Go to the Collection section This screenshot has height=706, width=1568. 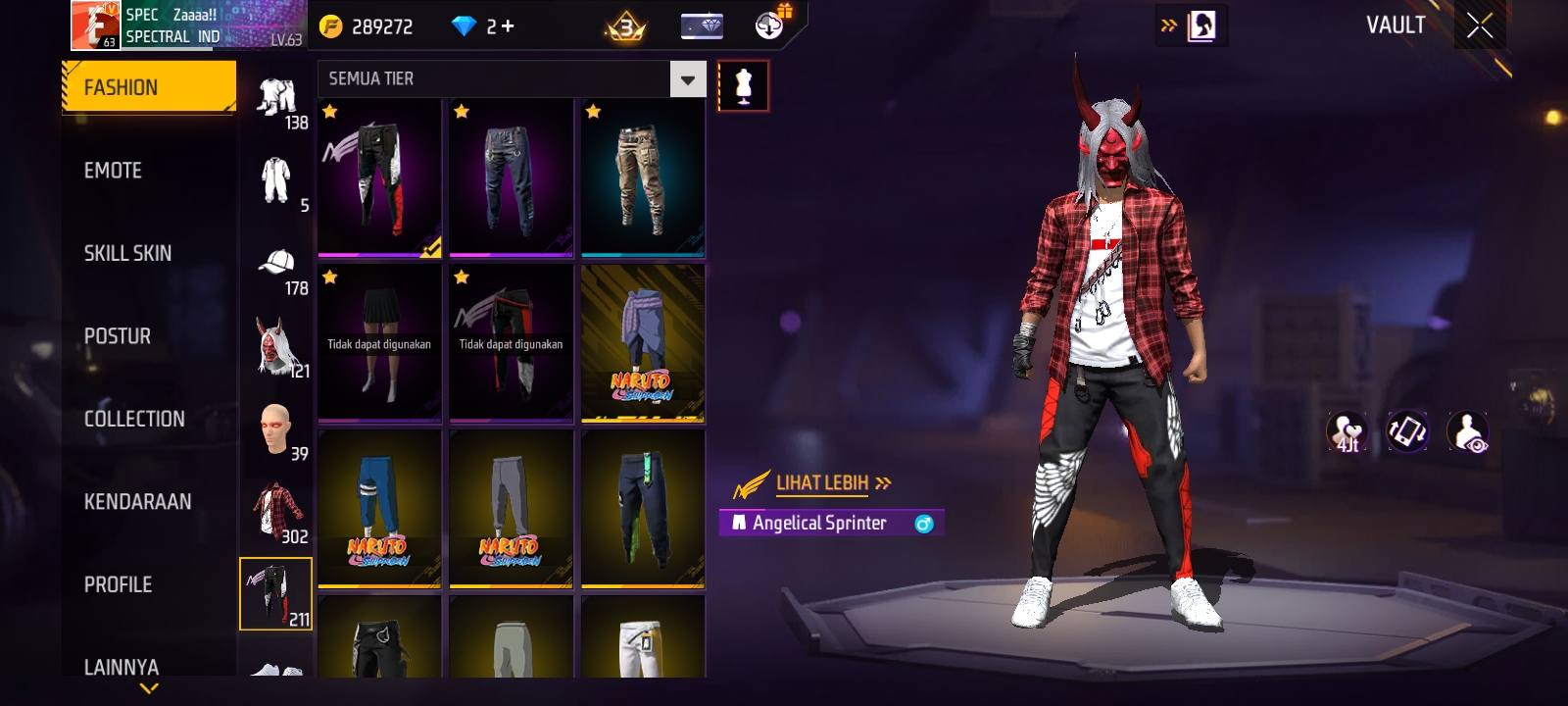(134, 419)
